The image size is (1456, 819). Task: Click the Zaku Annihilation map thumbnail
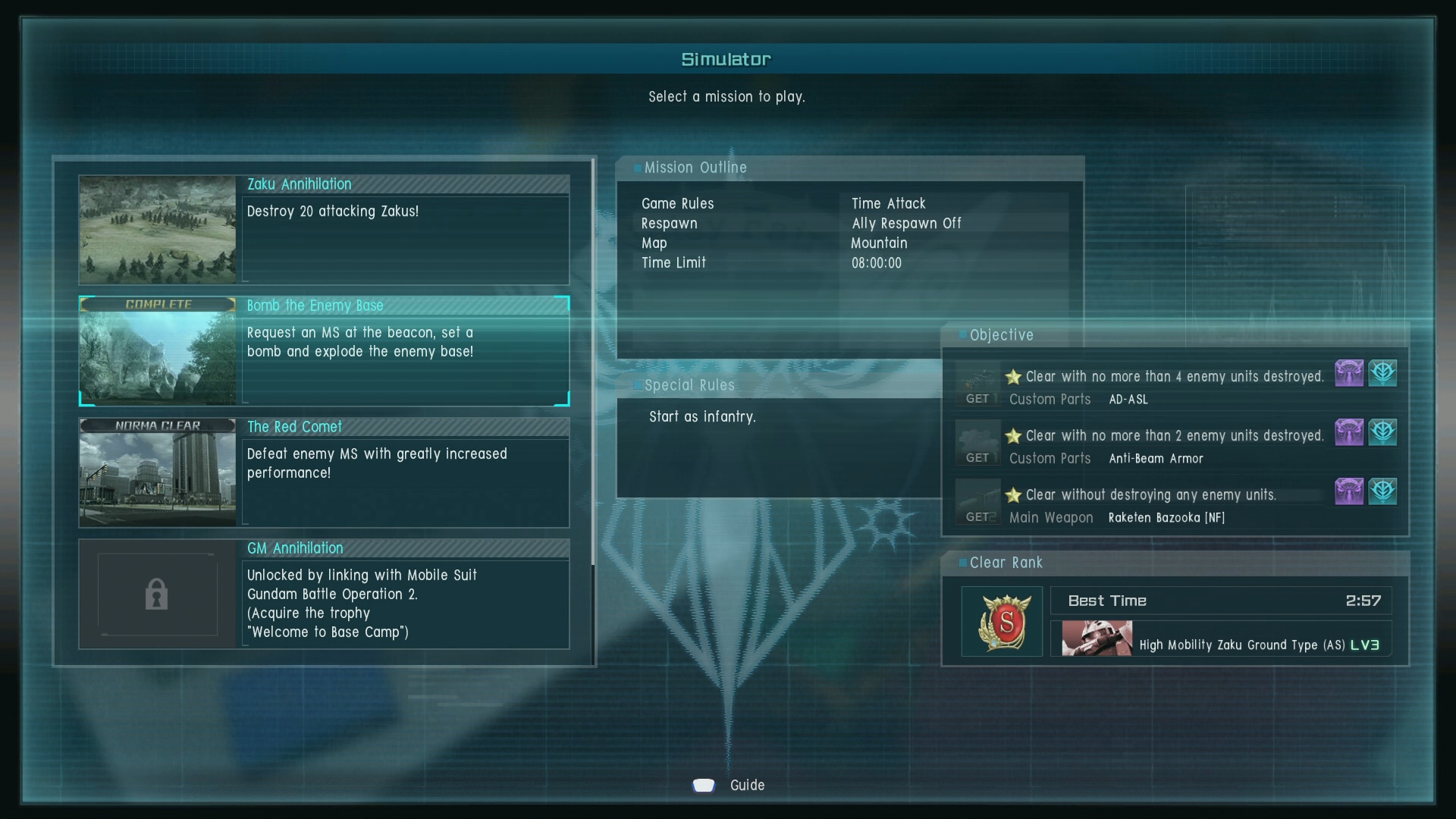coord(158,231)
